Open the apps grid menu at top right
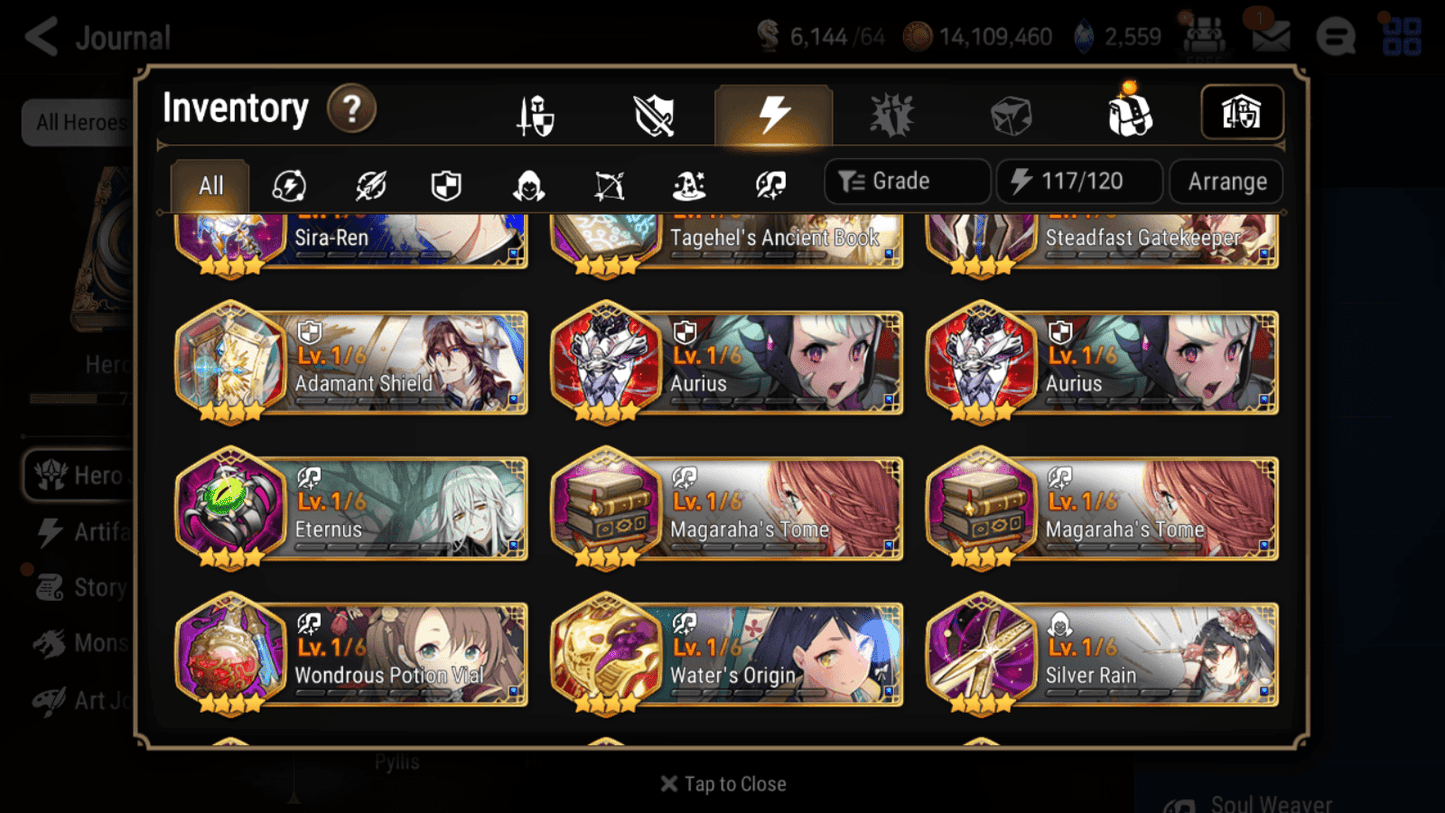 click(x=1403, y=36)
